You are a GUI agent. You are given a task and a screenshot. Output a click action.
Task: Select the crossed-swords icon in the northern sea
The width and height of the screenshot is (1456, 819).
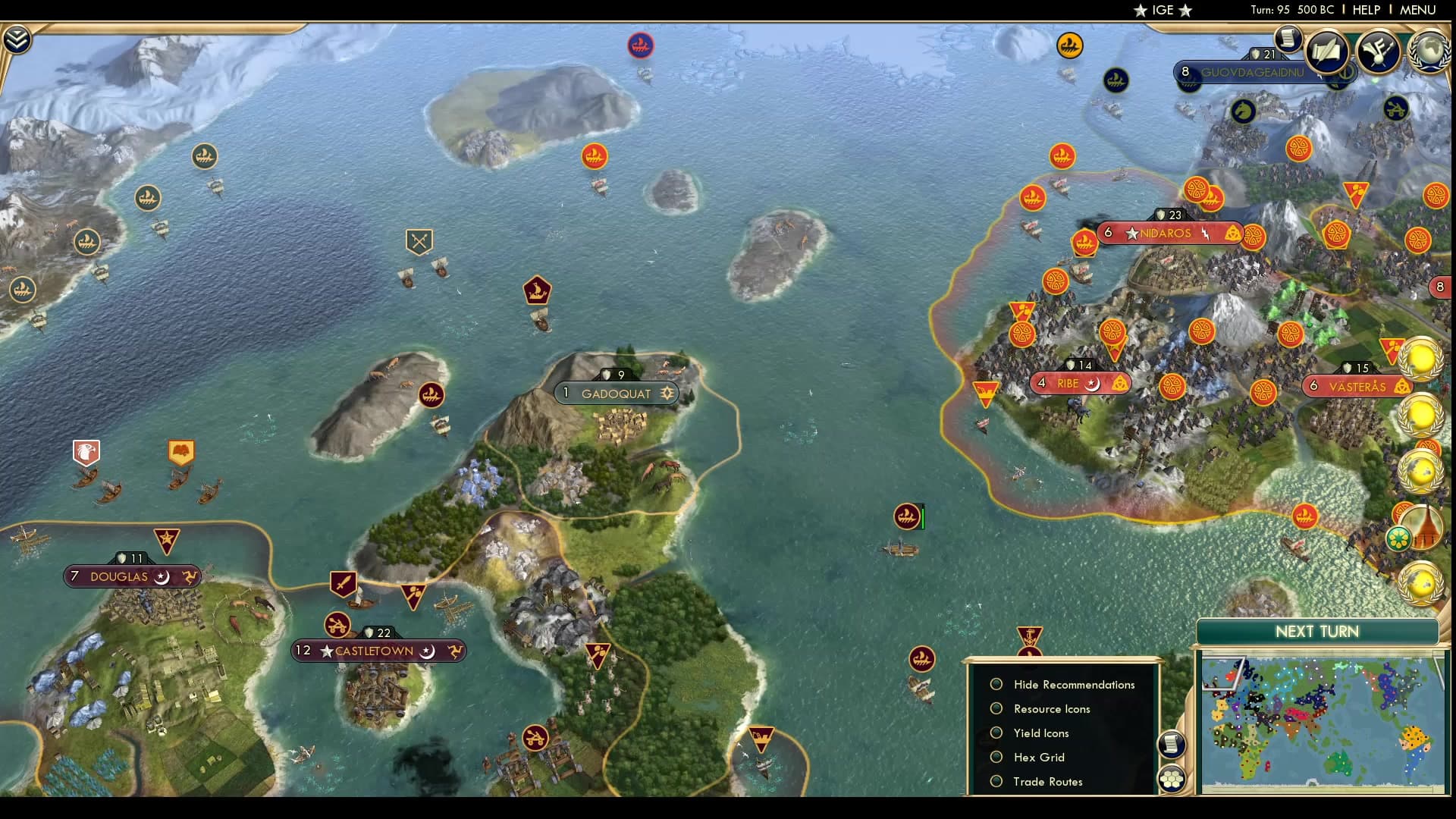(x=419, y=240)
